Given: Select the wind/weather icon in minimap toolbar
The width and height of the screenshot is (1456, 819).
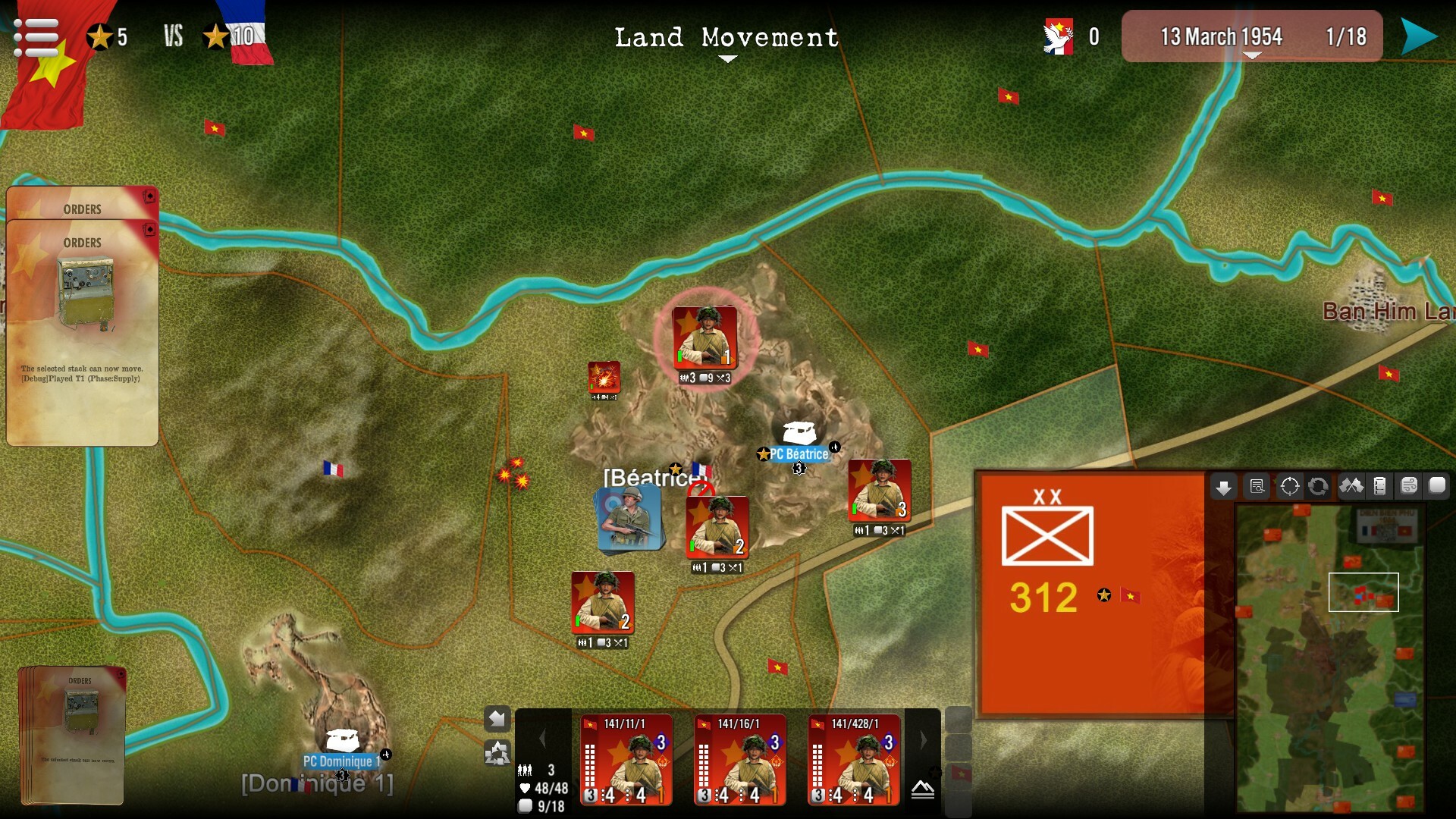Looking at the screenshot, I should click(x=1410, y=486).
